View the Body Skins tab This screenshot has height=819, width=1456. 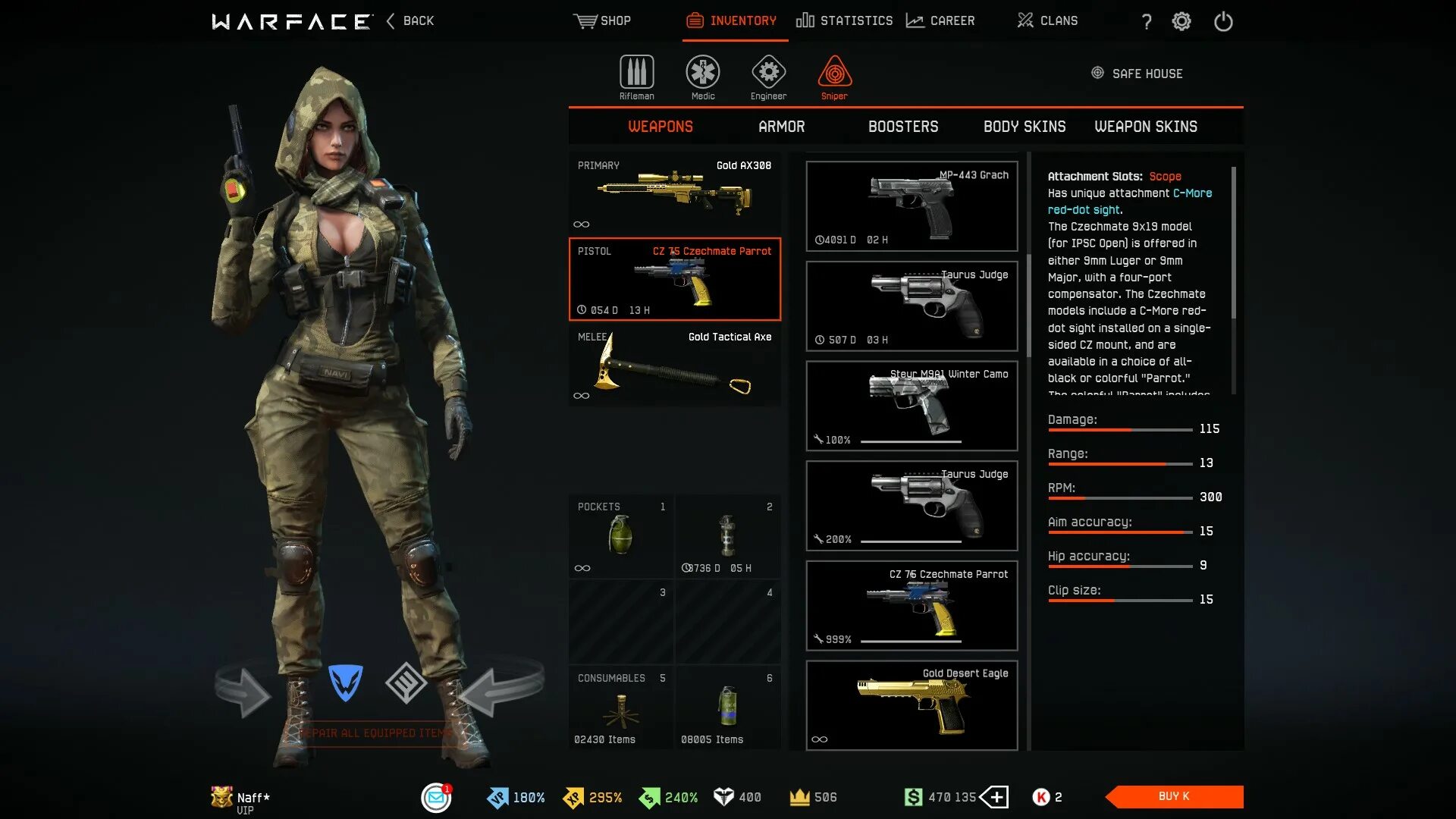(1024, 127)
